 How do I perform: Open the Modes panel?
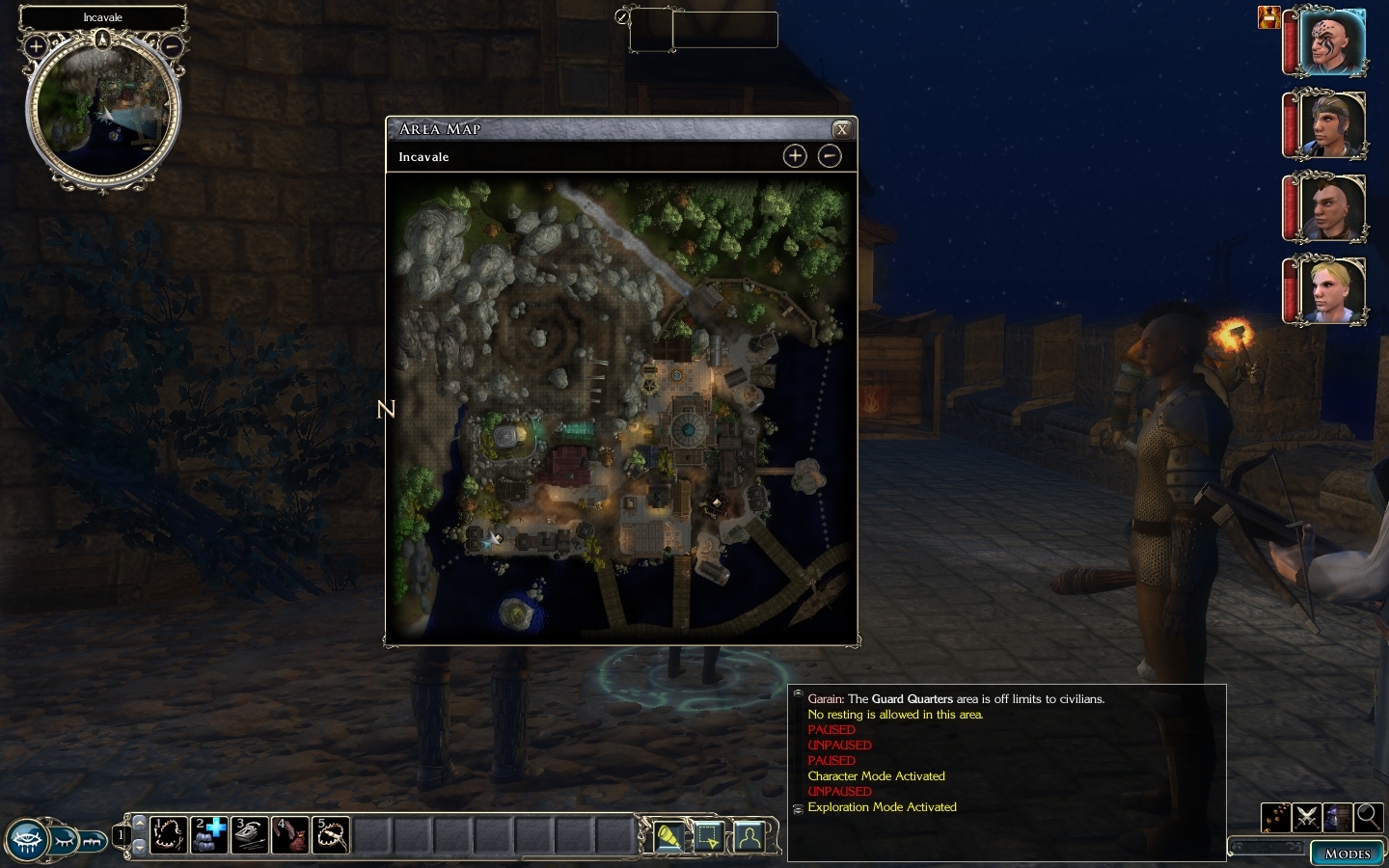click(x=1347, y=854)
